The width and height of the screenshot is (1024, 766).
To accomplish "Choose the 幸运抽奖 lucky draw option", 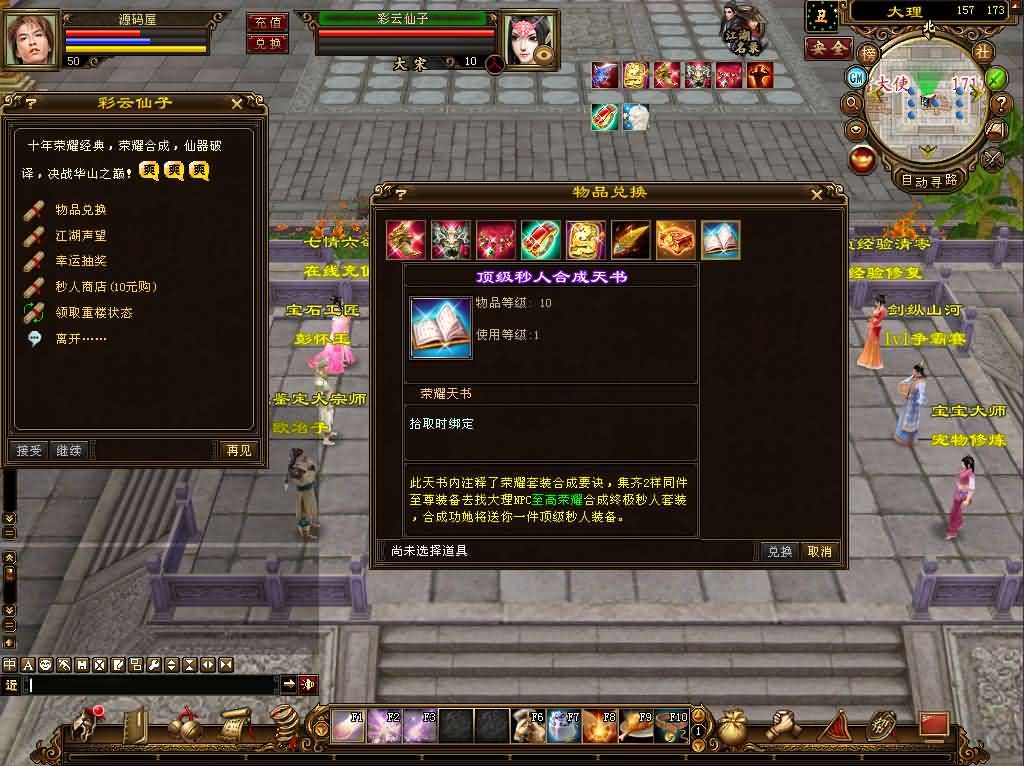I will (x=80, y=261).
